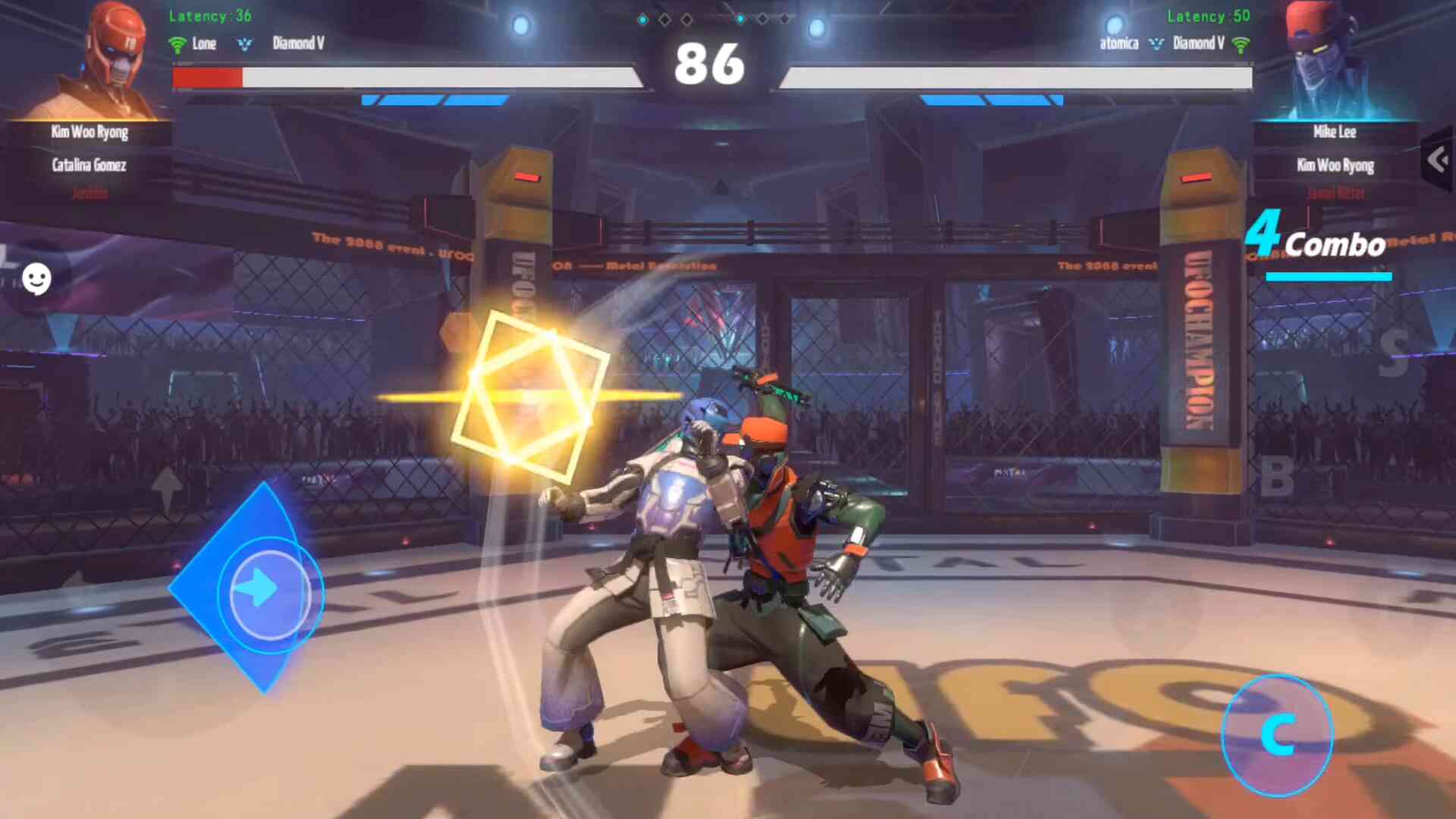The height and width of the screenshot is (819, 1456).
Task: Open the smiley face emote menu
Action: 36,279
